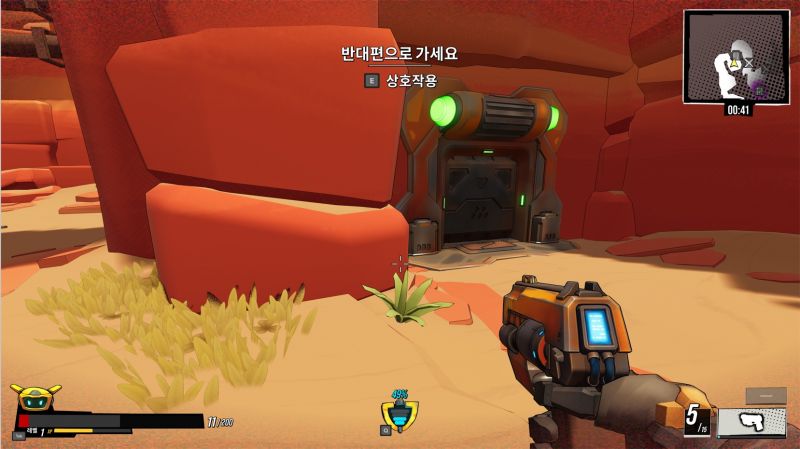
Task: Select the pistol weapon slot
Action: tap(751, 421)
